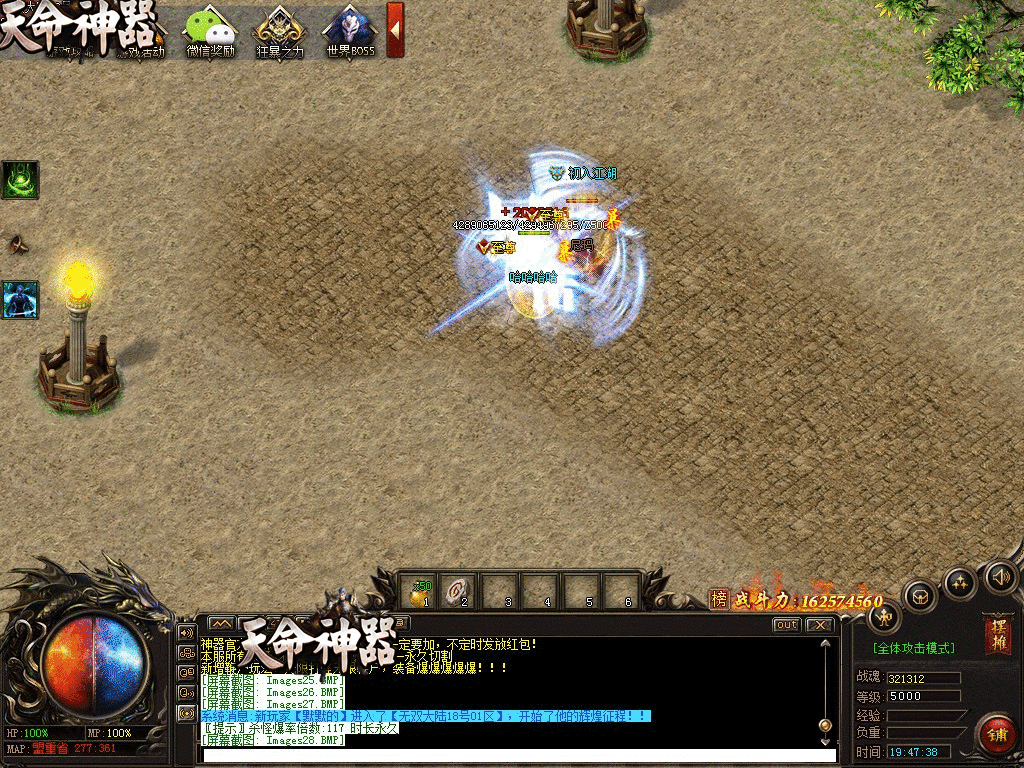Open the bag chest round button
The width and height of the screenshot is (1024, 768).
pyautogui.click(x=920, y=597)
